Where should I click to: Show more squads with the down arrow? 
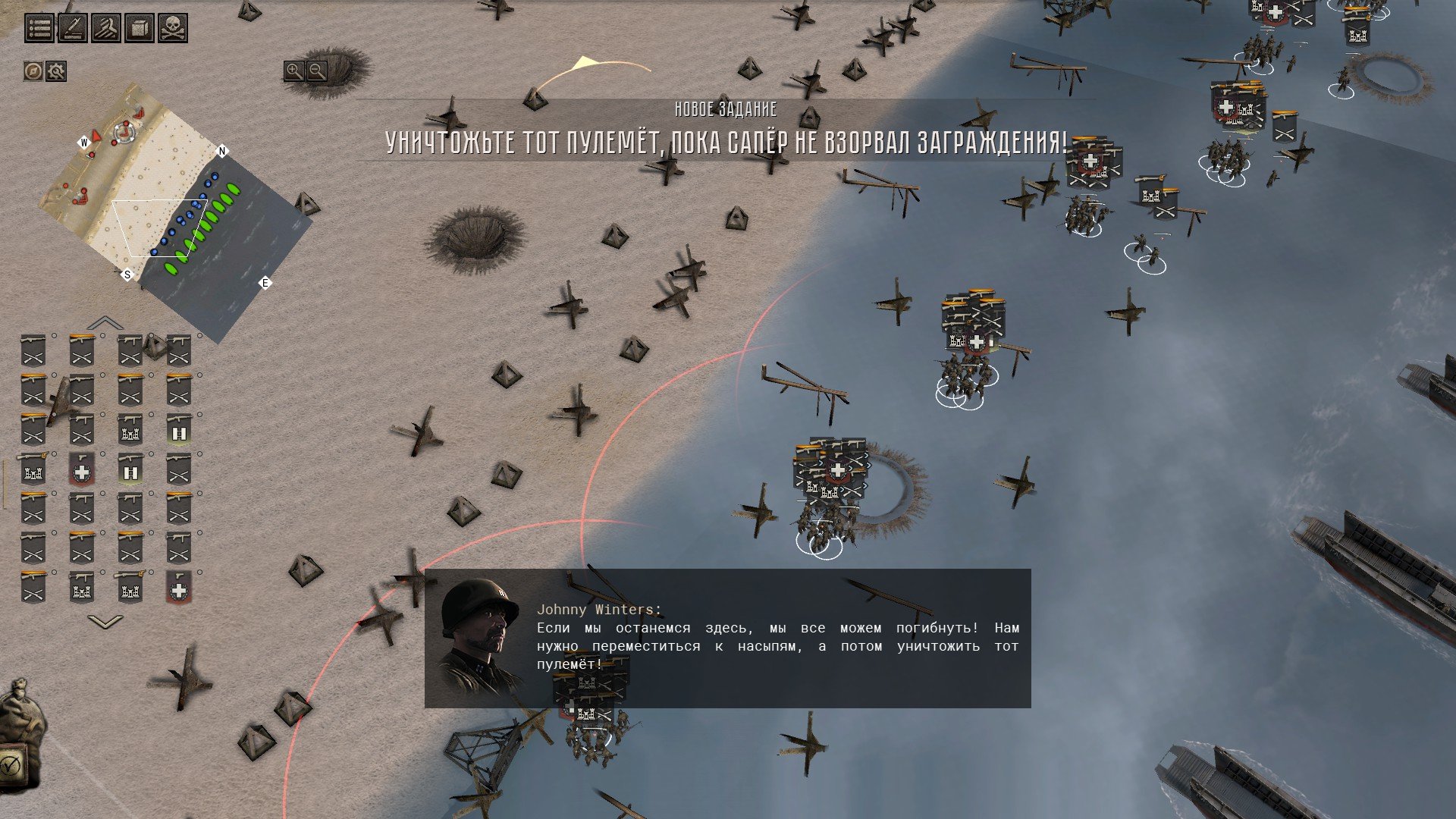[105, 622]
